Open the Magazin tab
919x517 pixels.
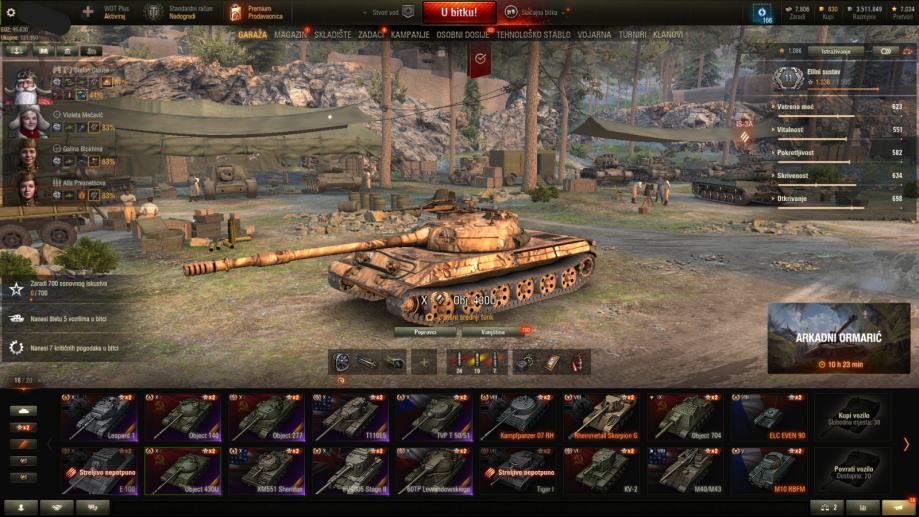[x=291, y=34]
